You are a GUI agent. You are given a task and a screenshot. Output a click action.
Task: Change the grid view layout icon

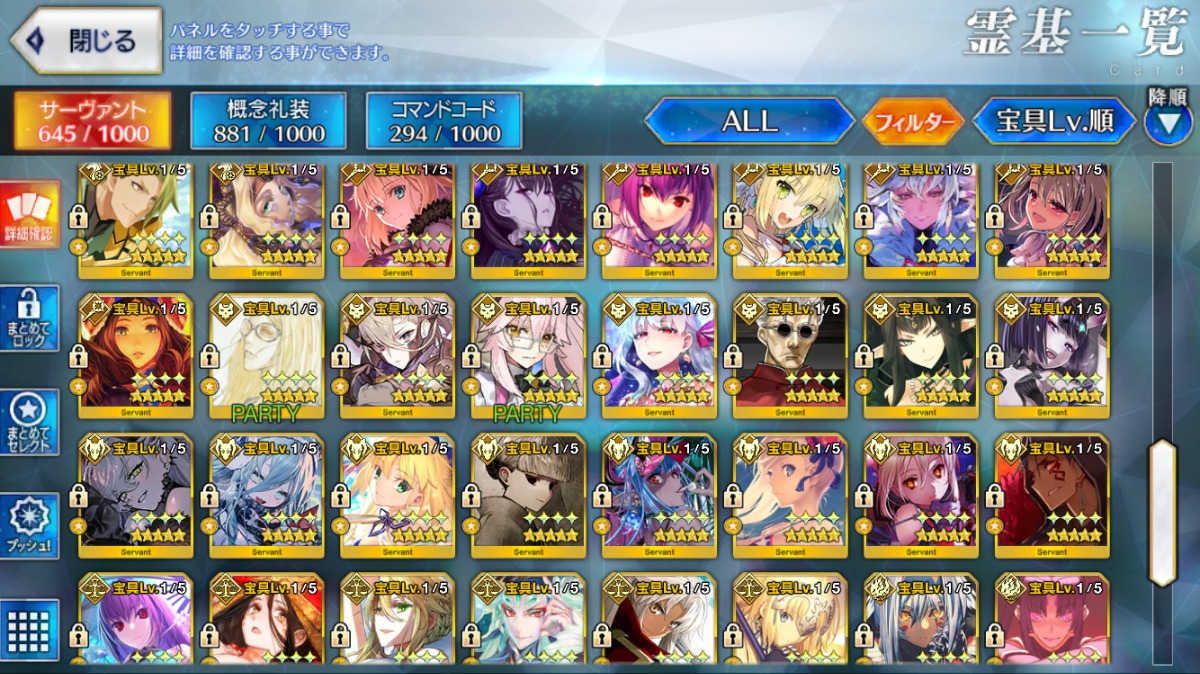coord(29,629)
